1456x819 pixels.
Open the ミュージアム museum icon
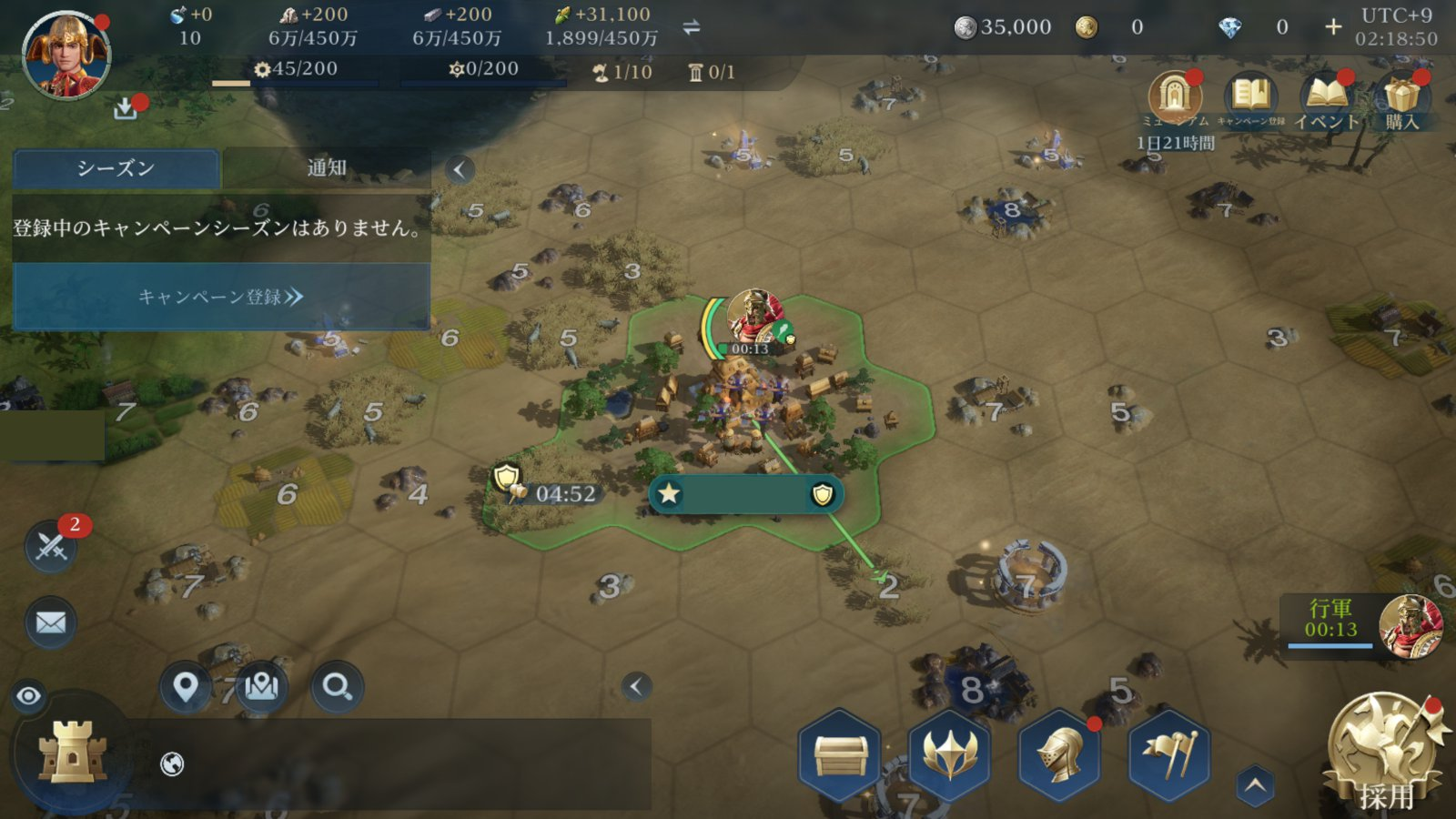(1175, 97)
